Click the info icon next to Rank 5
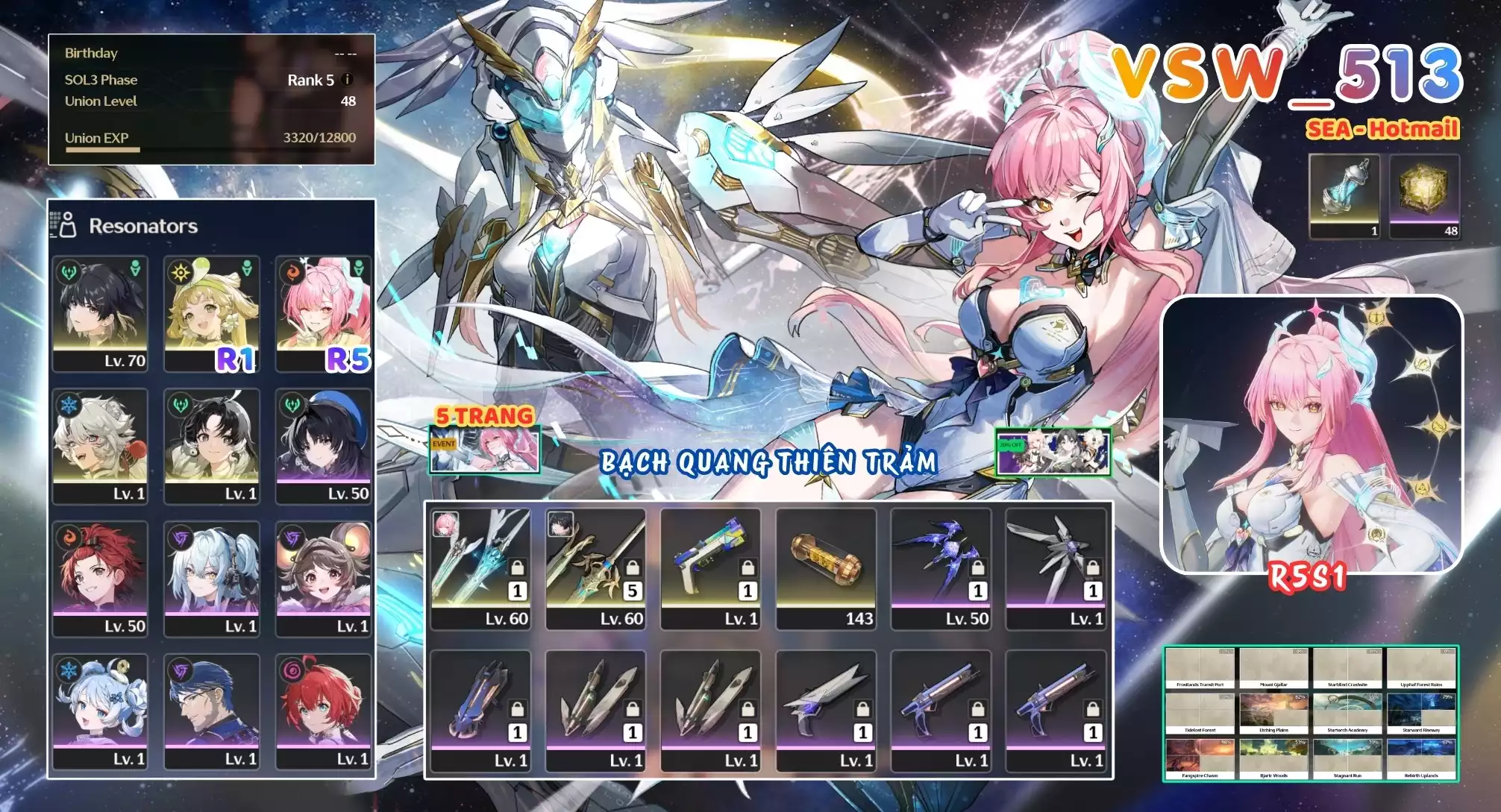This screenshot has height=812, width=1501. (348, 81)
